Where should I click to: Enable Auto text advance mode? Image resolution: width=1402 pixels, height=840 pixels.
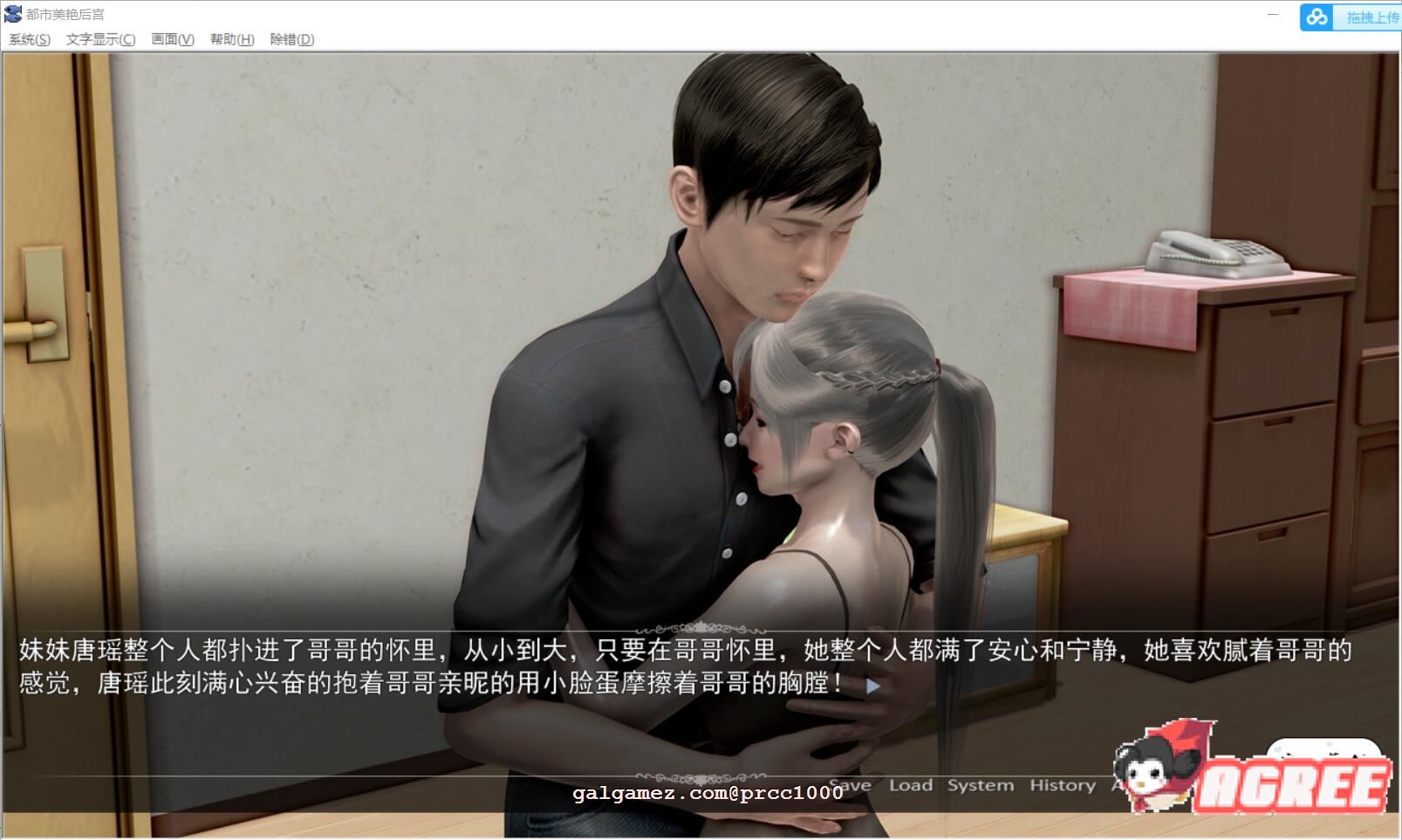point(1117,785)
